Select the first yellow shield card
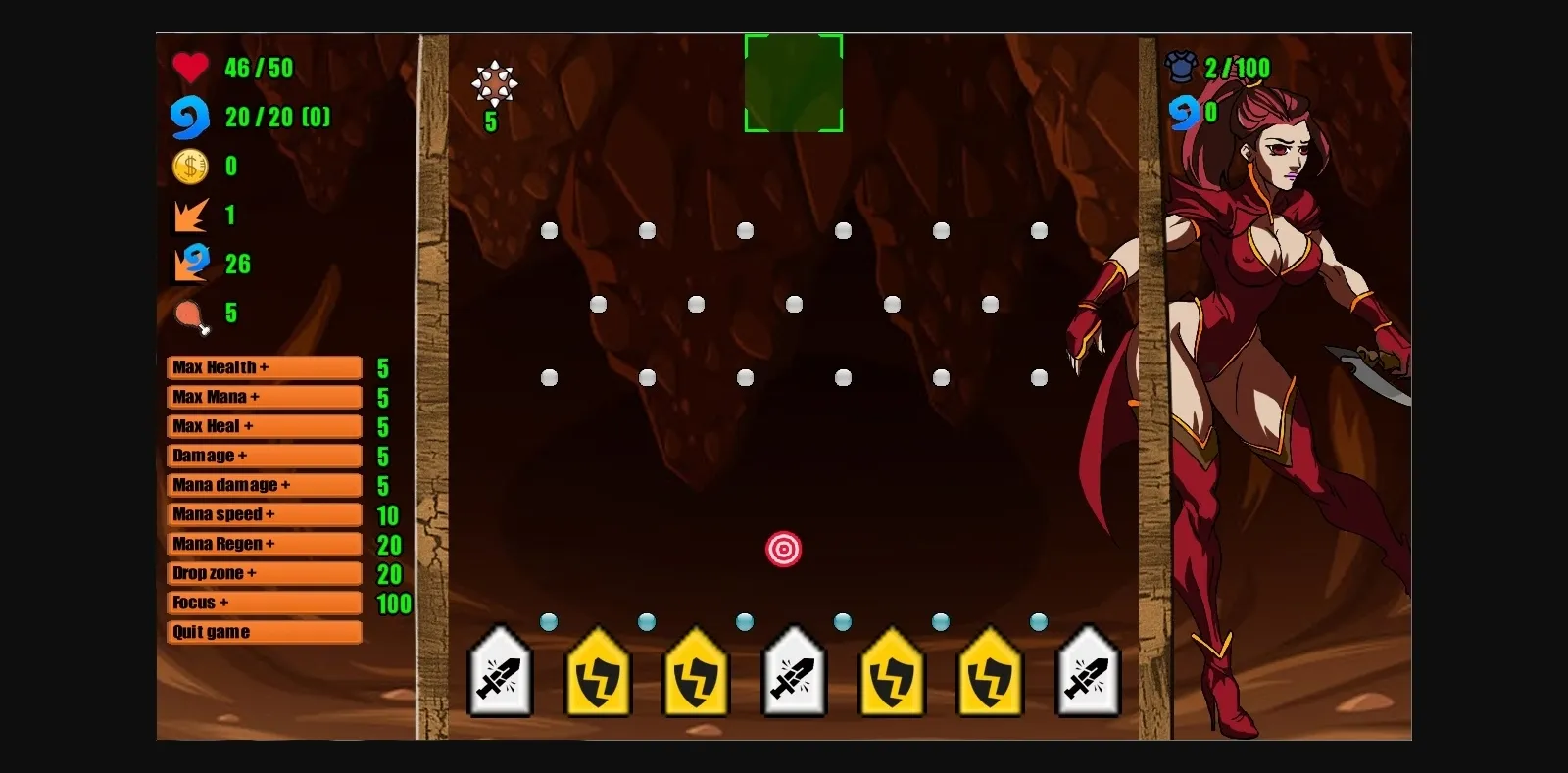Viewport: 1568px width, 773px height. (x=598, y=676)
